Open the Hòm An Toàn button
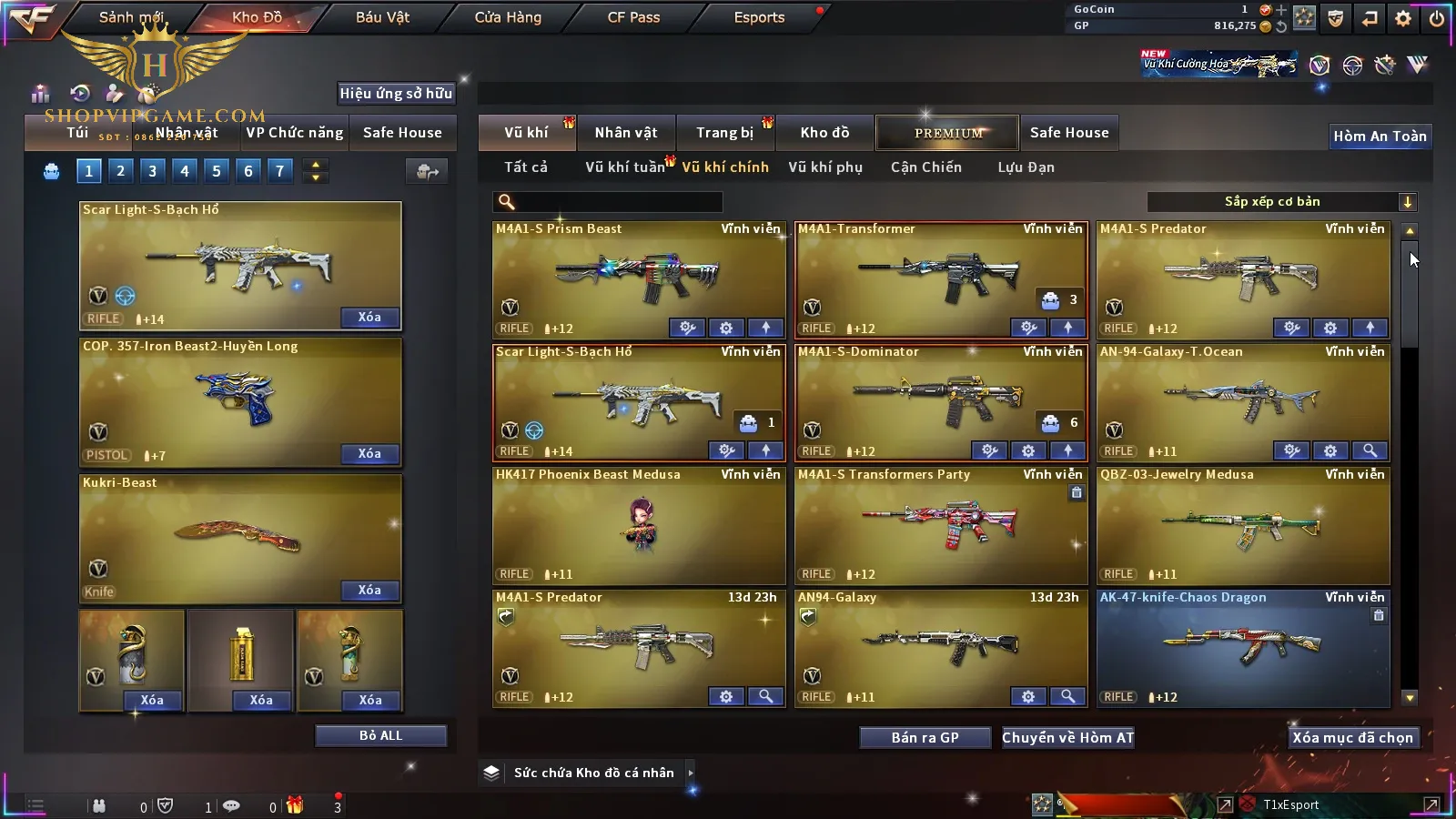The image size is (1456, 819). (x=1380, y=136)
